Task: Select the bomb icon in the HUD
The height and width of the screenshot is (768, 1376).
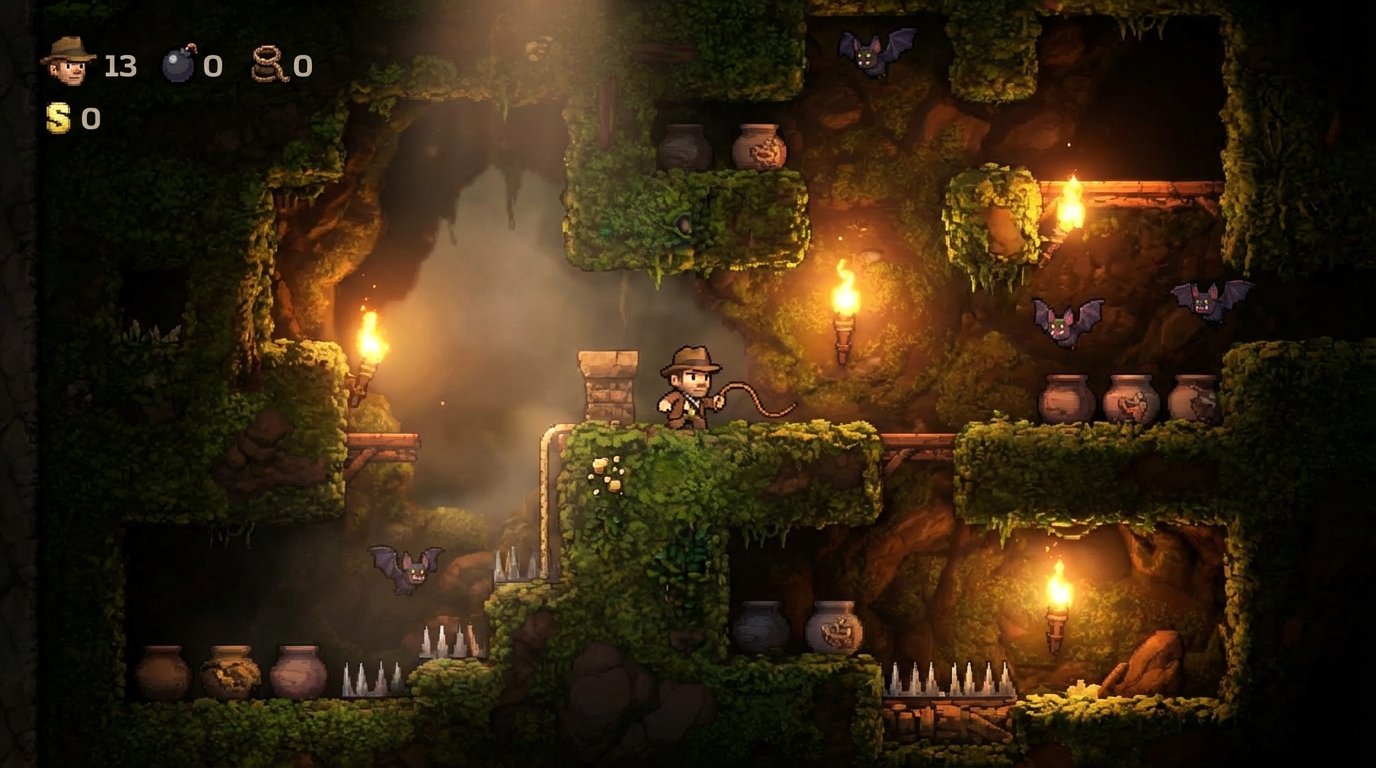Action: coord(179,64)
